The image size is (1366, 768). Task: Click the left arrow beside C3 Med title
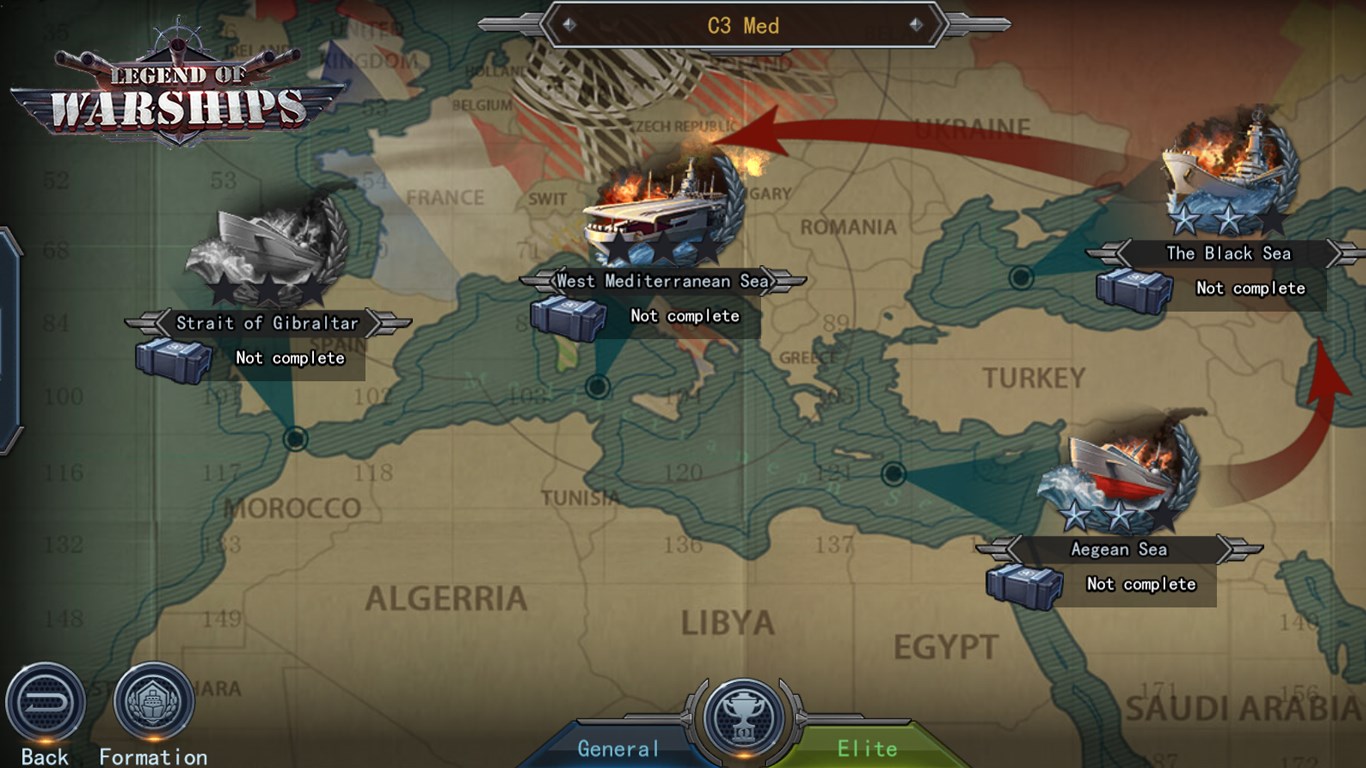pyautogui.click(x=569, y=25)
